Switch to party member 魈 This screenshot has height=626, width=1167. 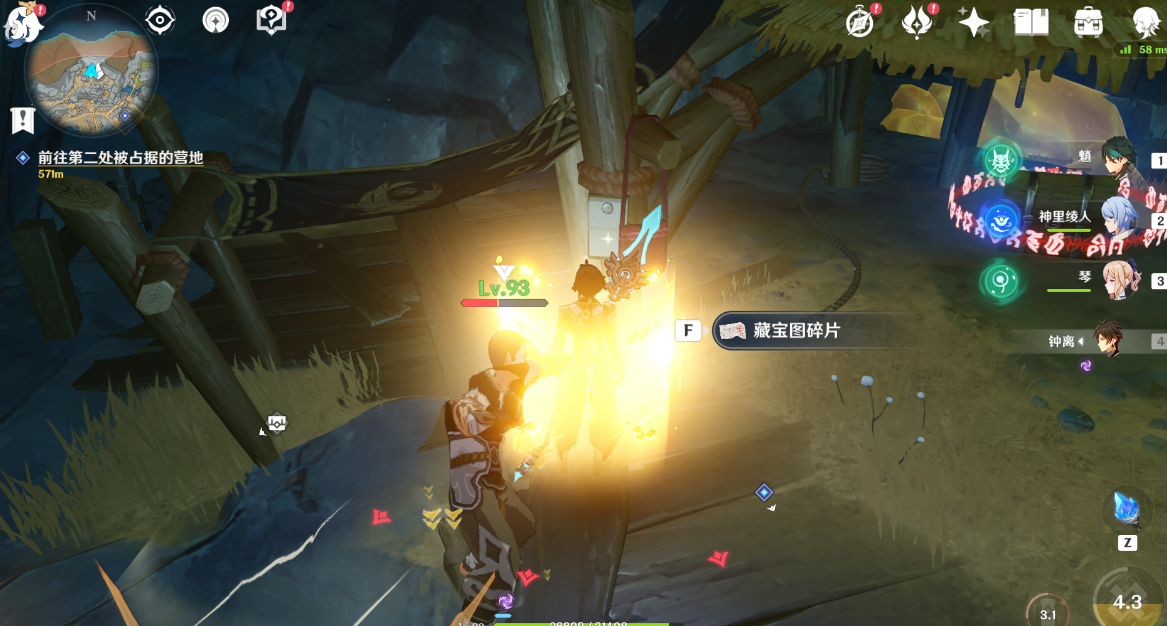(1118, 160)
